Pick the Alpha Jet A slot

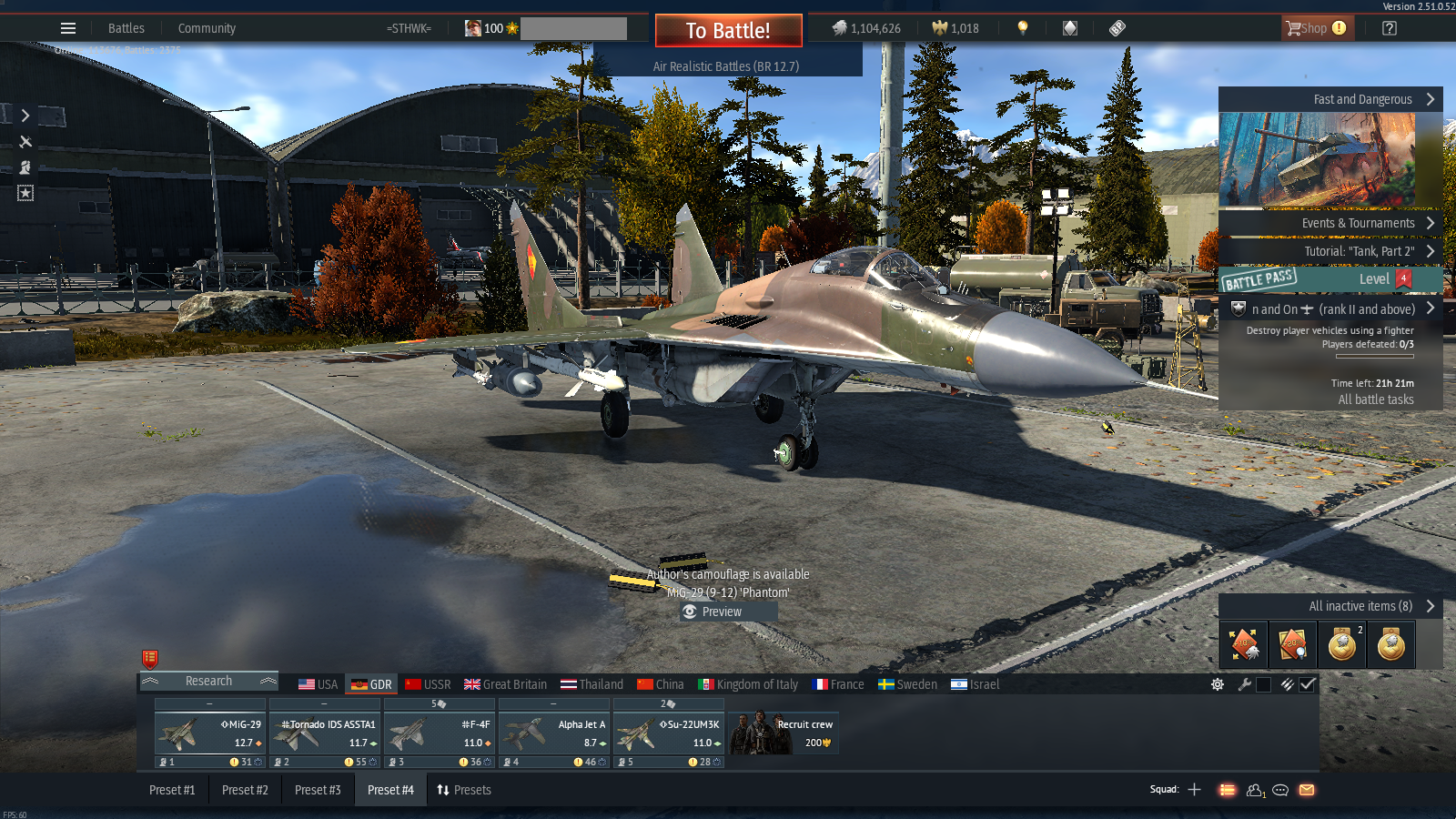click(x=554, y=733)
